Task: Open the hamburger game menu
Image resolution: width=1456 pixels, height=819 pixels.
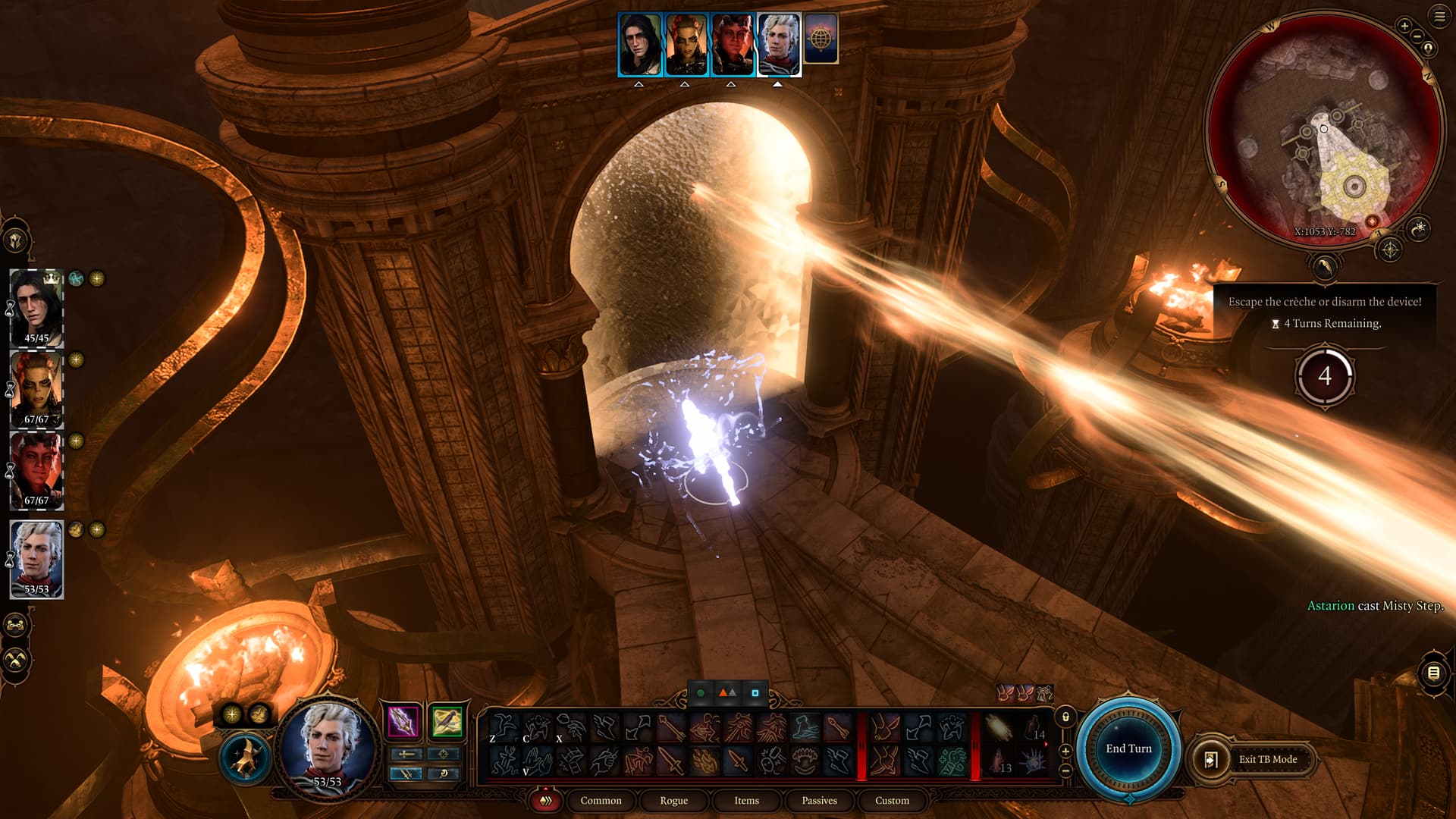Action: 1439,17
